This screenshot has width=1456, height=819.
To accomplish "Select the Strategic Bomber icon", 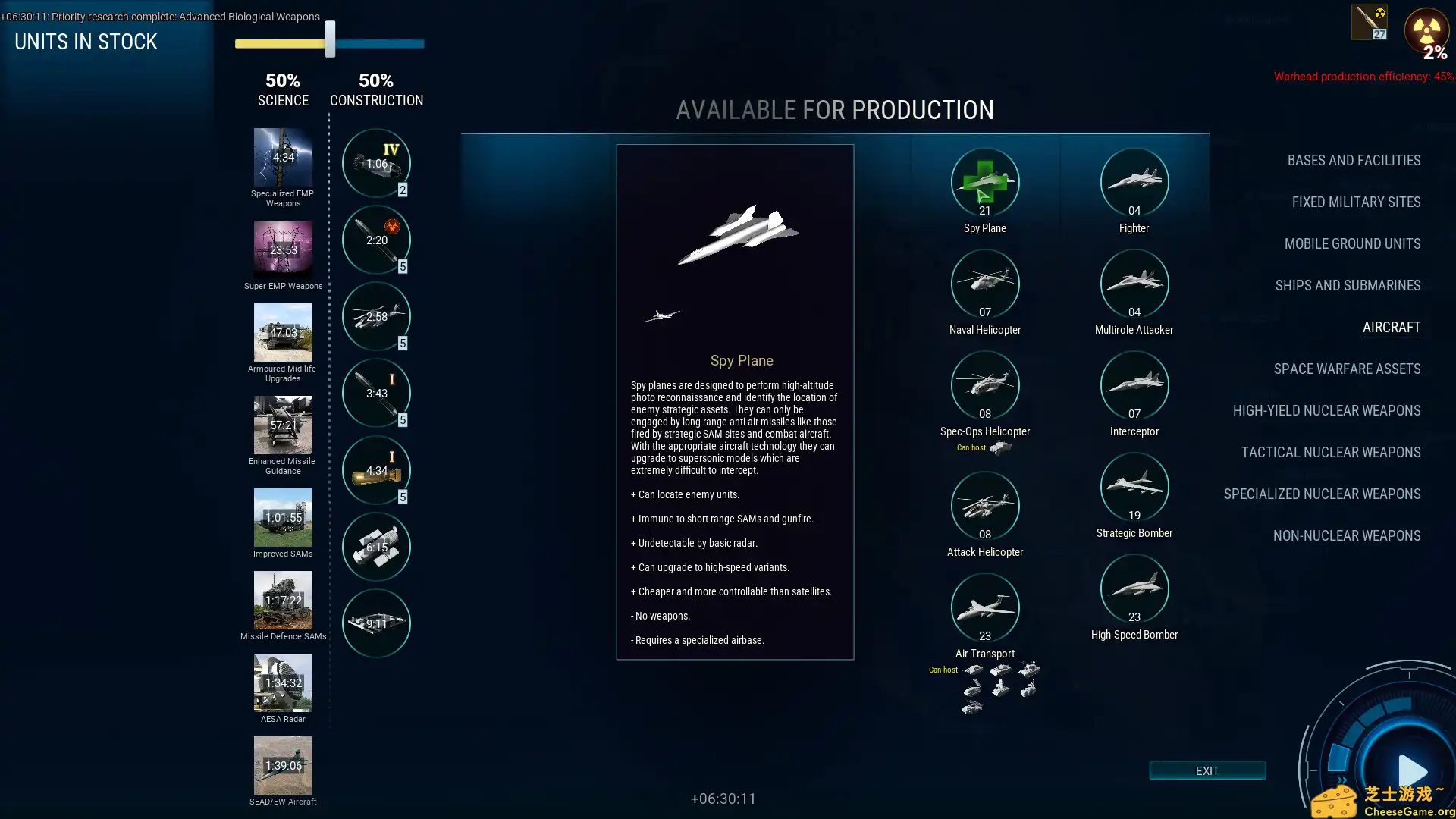I will coord(1134,487).
